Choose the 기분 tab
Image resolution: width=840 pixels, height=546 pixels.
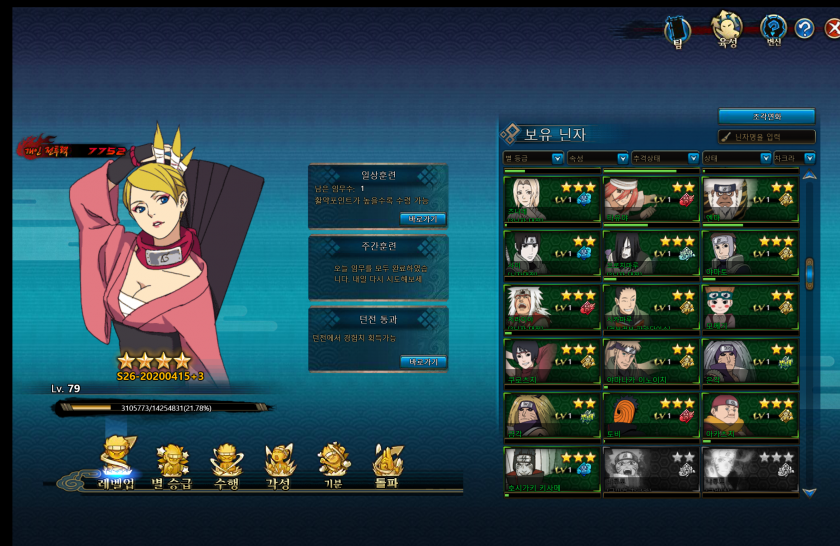333,466
